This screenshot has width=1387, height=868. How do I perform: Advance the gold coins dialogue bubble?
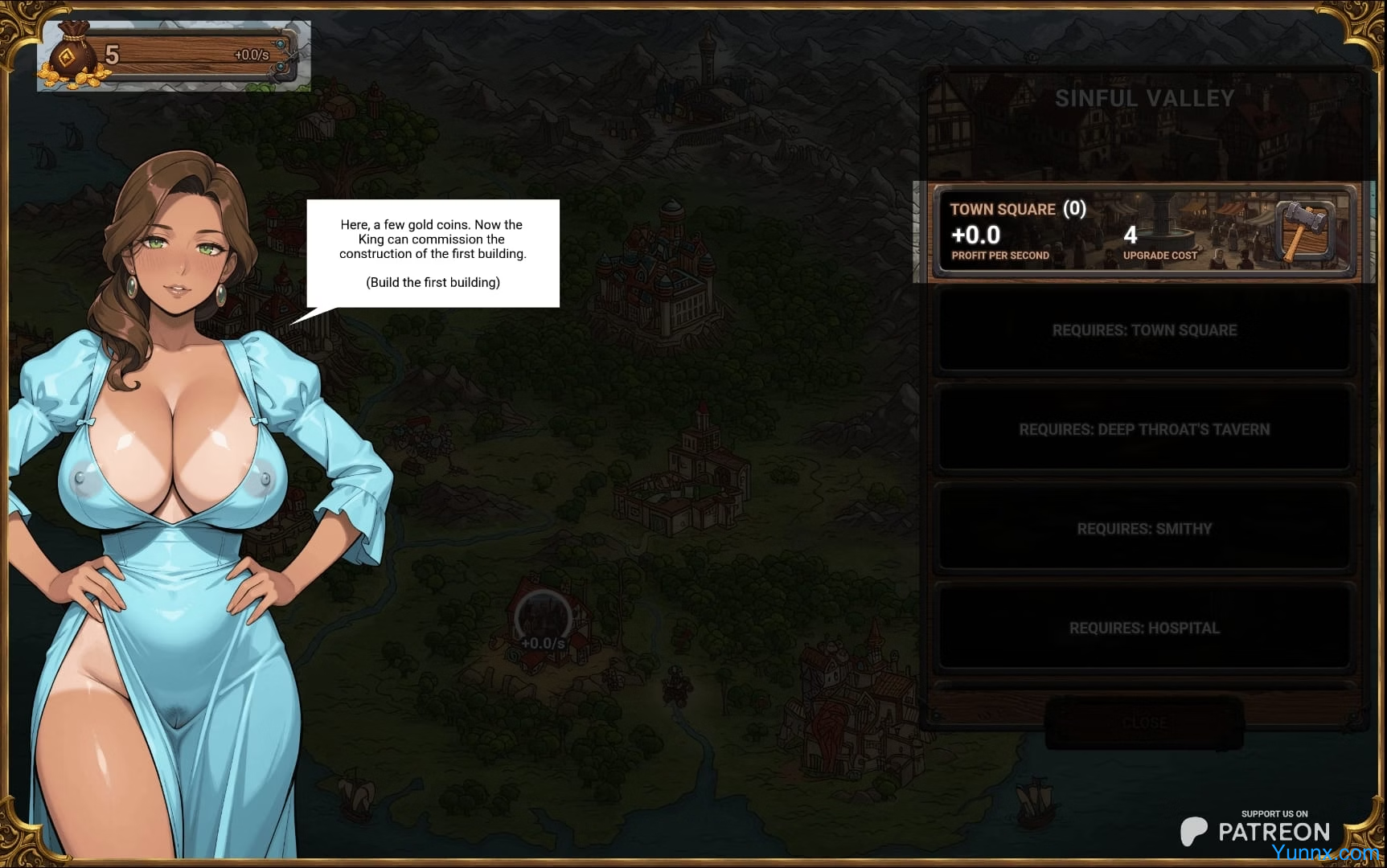pyautogui.click(x=433, y=254)
